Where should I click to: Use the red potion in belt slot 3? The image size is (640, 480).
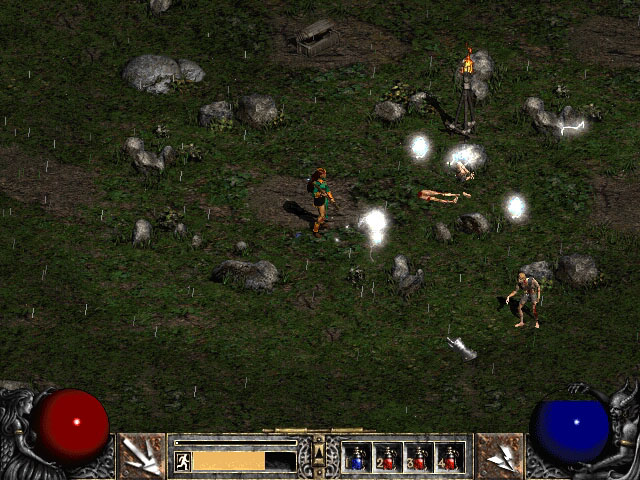419,458
